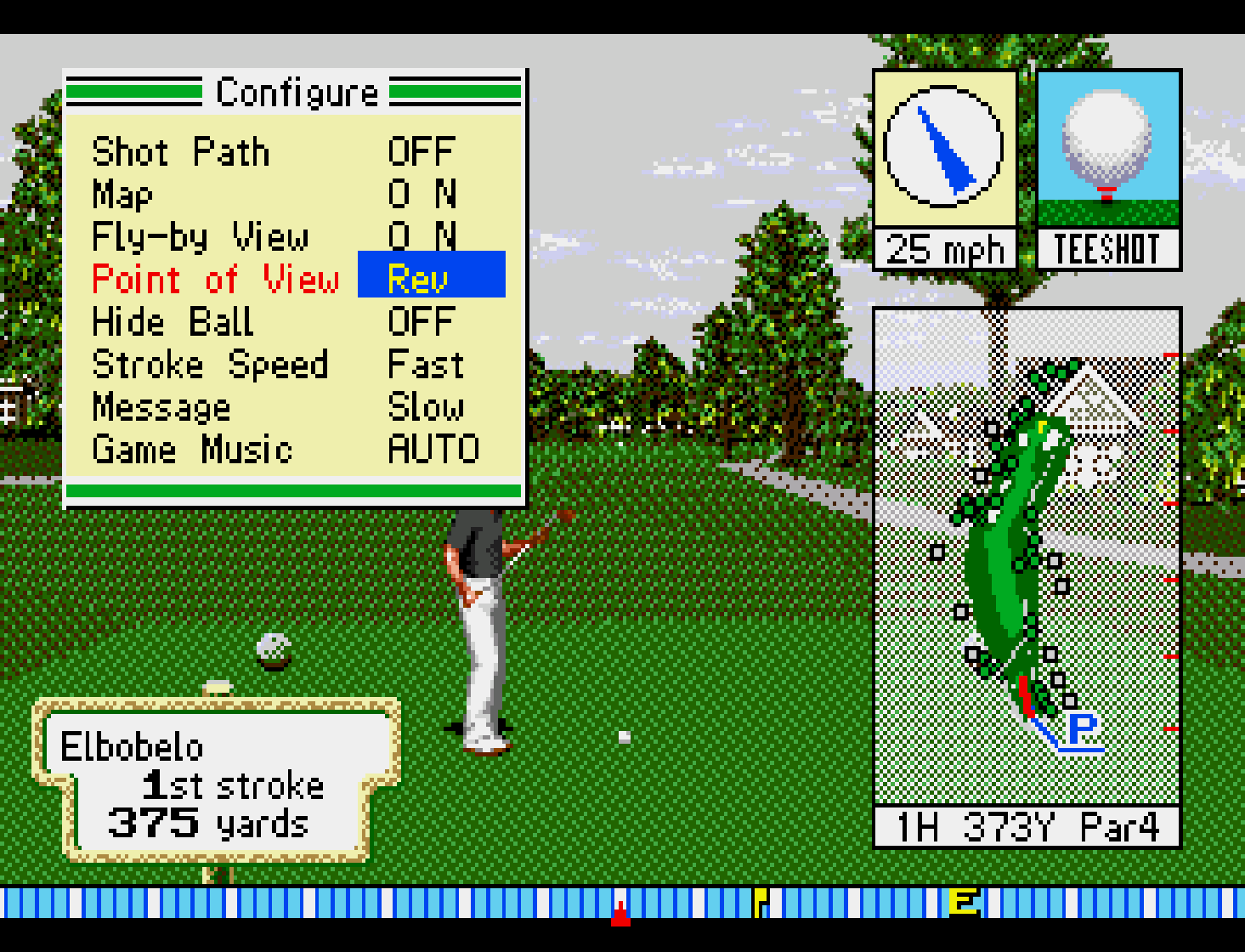Choose the Map setting row
The height and width of the screenshot is (952, 1245).
pyautogui.click(x=123, y=195)
